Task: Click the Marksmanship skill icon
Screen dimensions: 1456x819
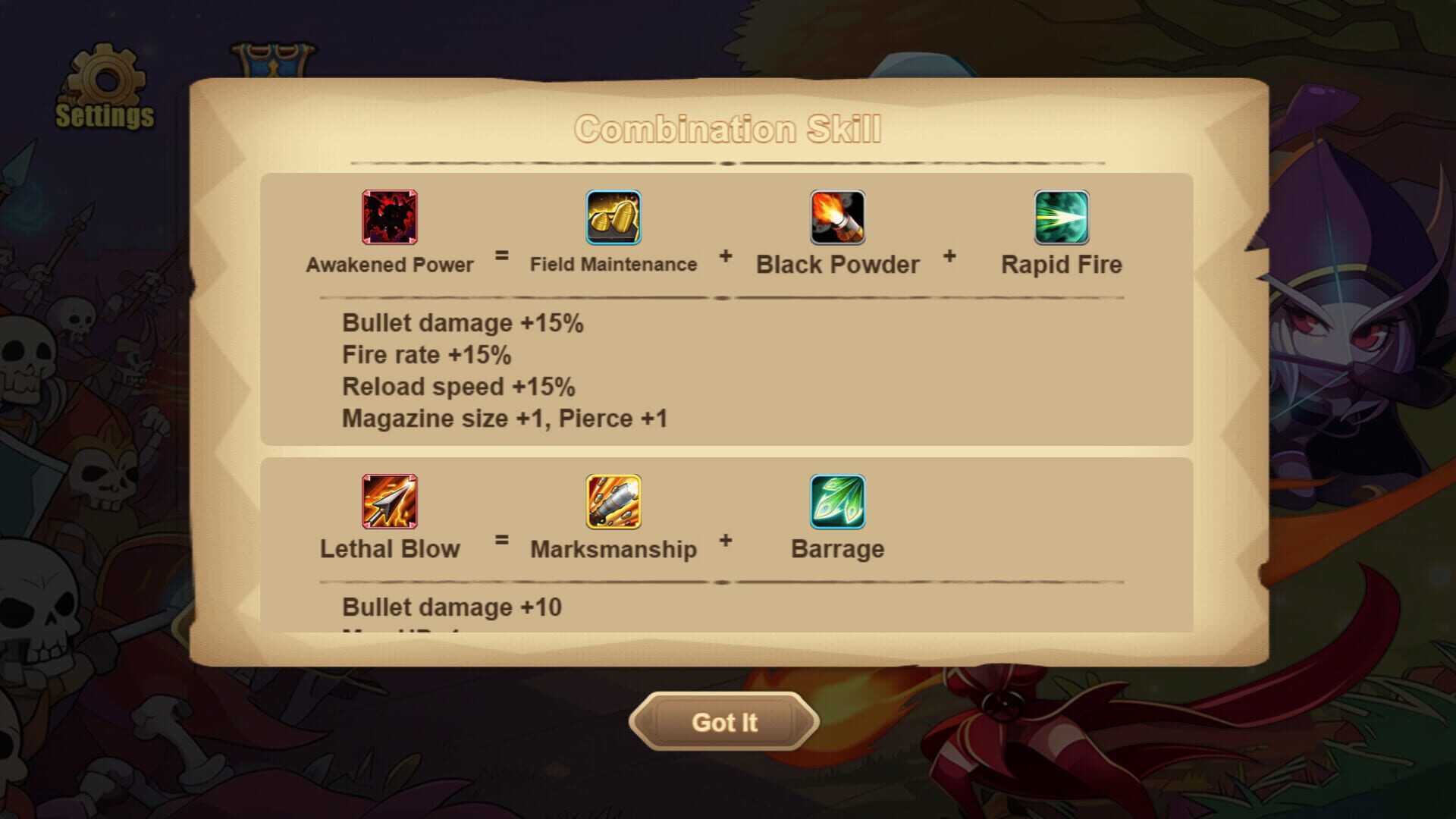Action: coord(612,502)
